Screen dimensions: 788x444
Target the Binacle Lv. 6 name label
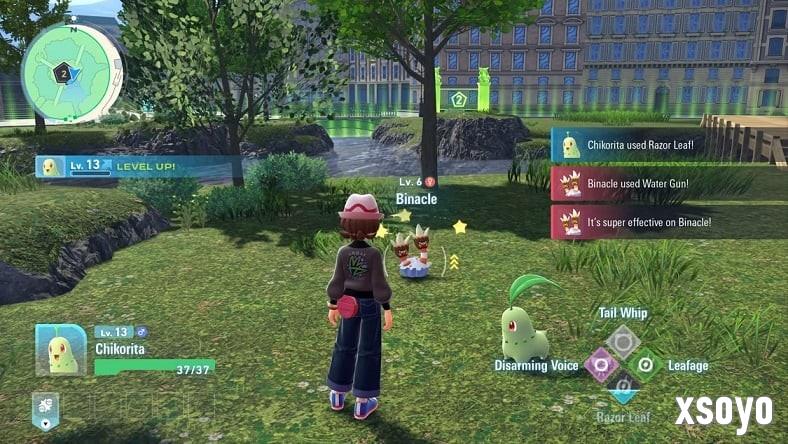pos(416,198)
